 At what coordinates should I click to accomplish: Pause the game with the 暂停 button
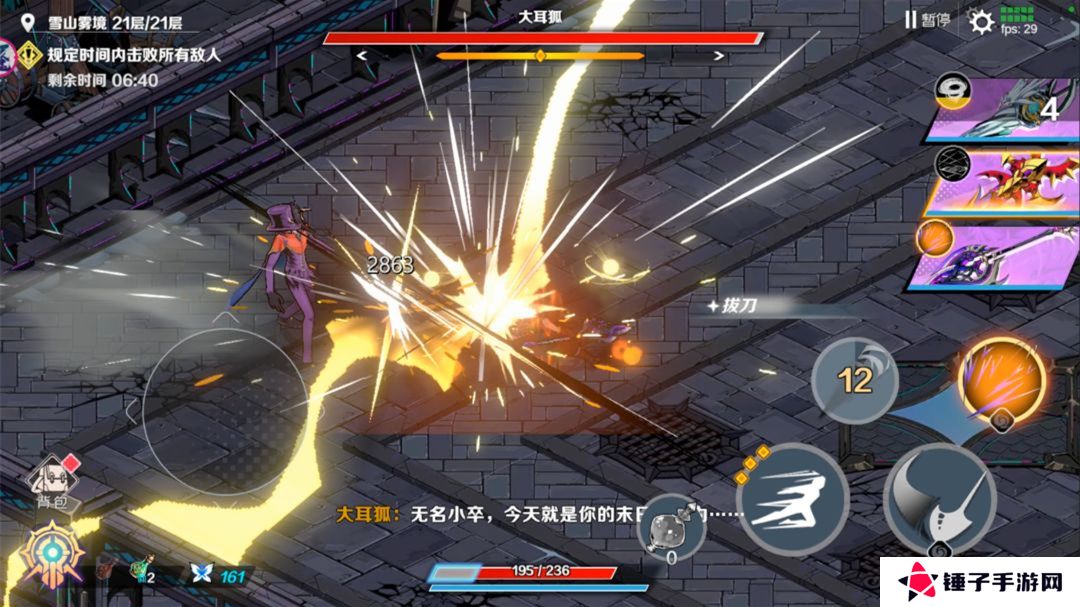point(927,19)
